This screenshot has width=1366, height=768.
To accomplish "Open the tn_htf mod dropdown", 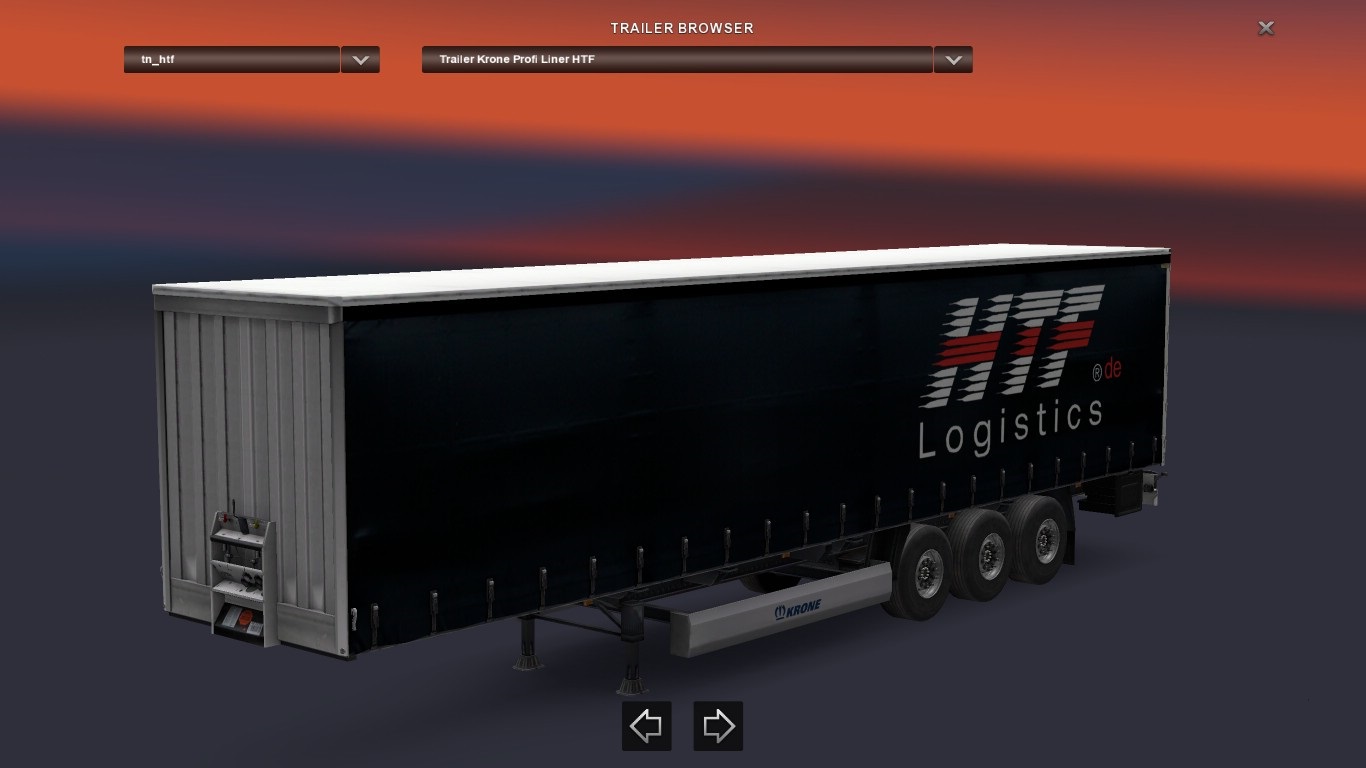I will coord(231,60).
